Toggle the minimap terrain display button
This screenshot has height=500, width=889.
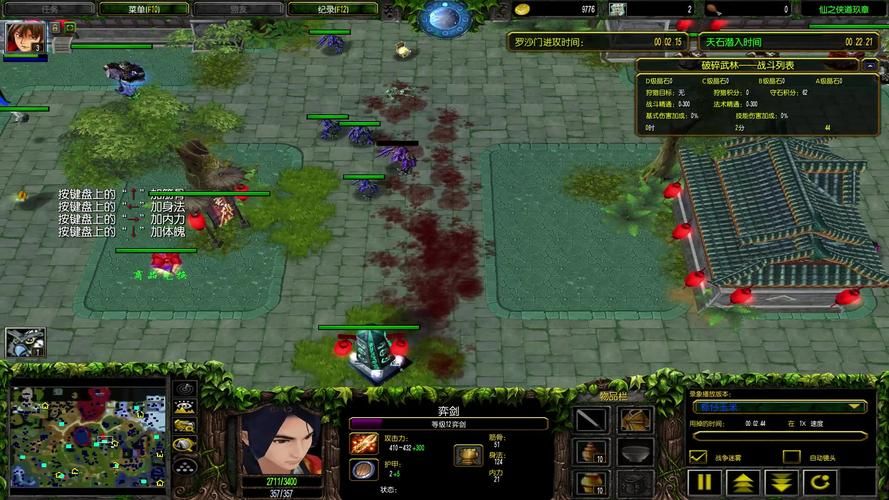coord(184,407)
